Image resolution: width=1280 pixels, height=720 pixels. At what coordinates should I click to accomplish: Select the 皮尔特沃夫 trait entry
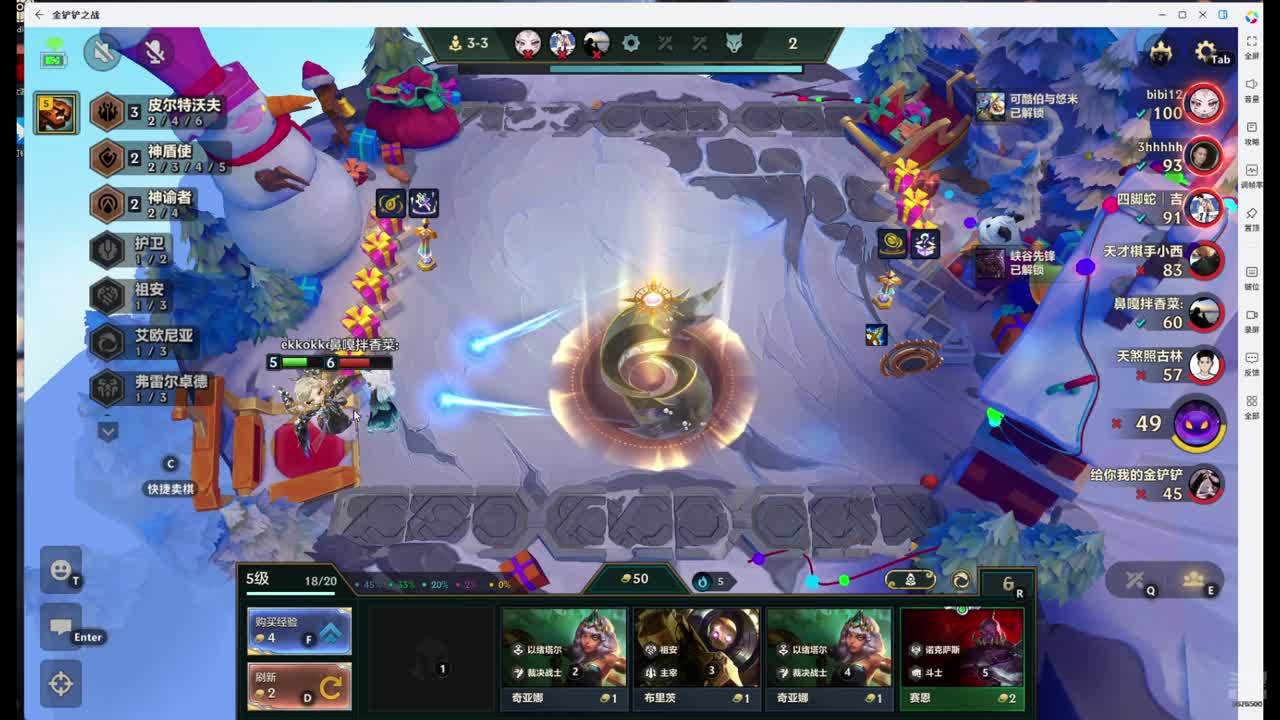coord(160,111)
